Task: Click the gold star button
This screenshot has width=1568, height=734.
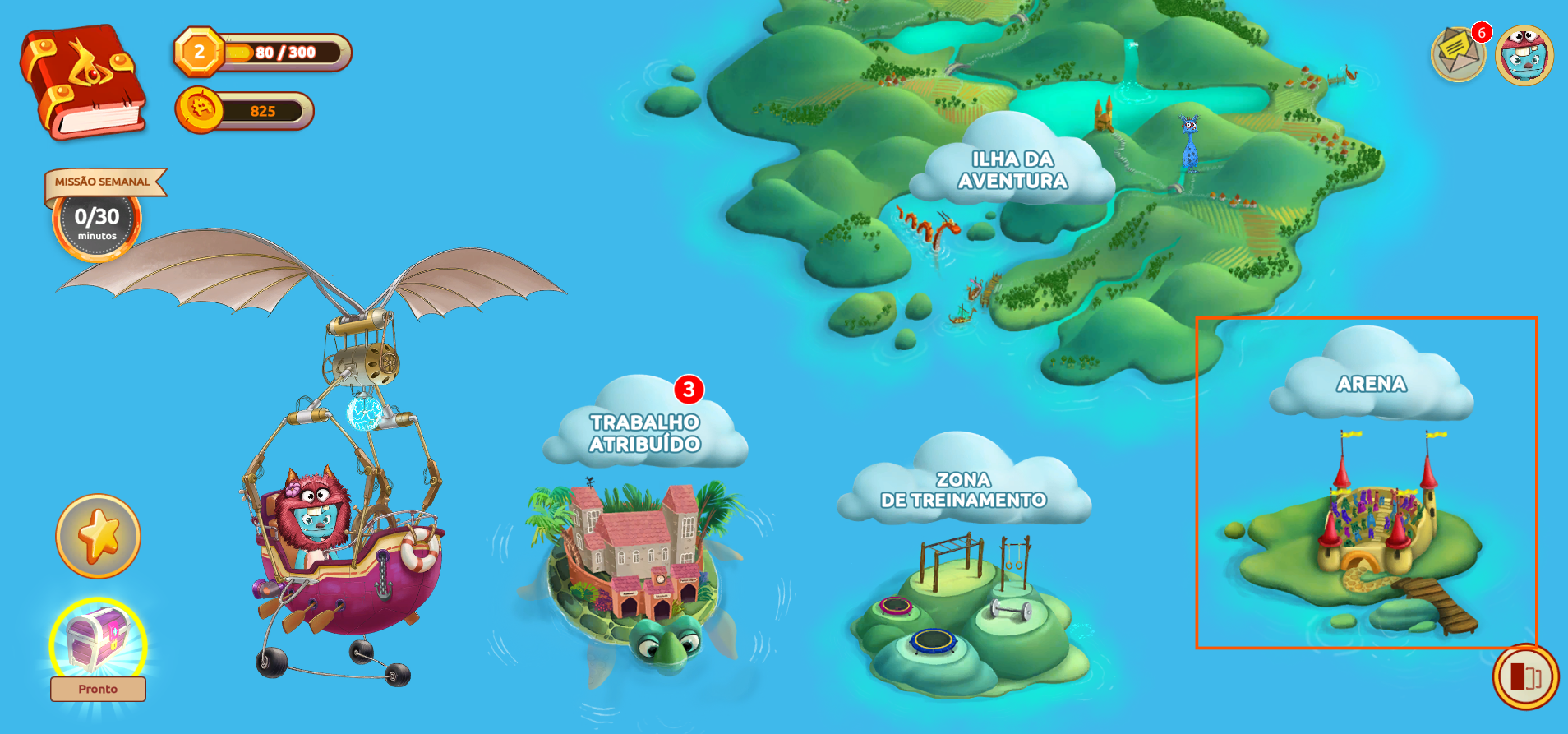Action: 98,536
